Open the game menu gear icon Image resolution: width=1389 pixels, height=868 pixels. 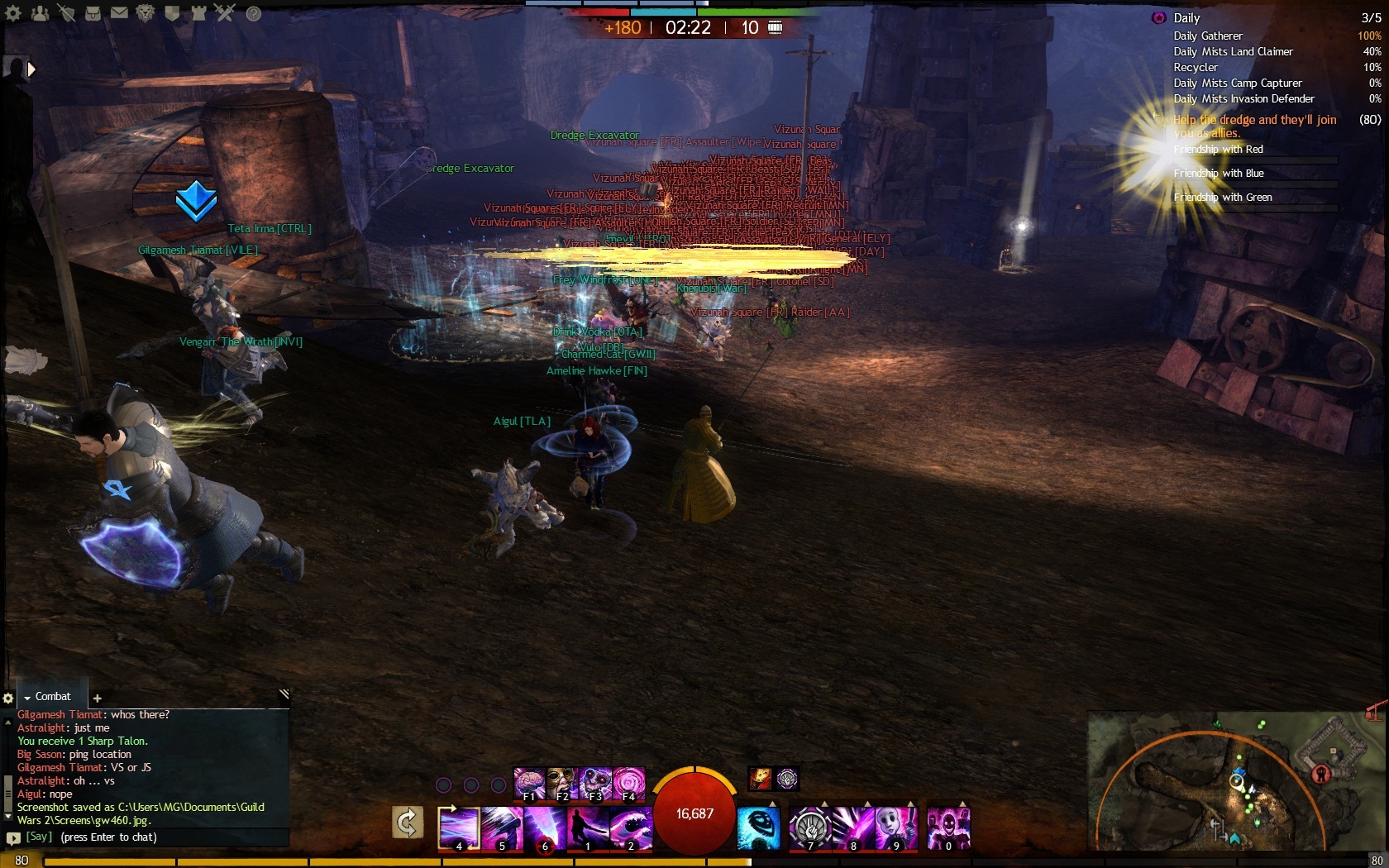[x=13, y=13]
